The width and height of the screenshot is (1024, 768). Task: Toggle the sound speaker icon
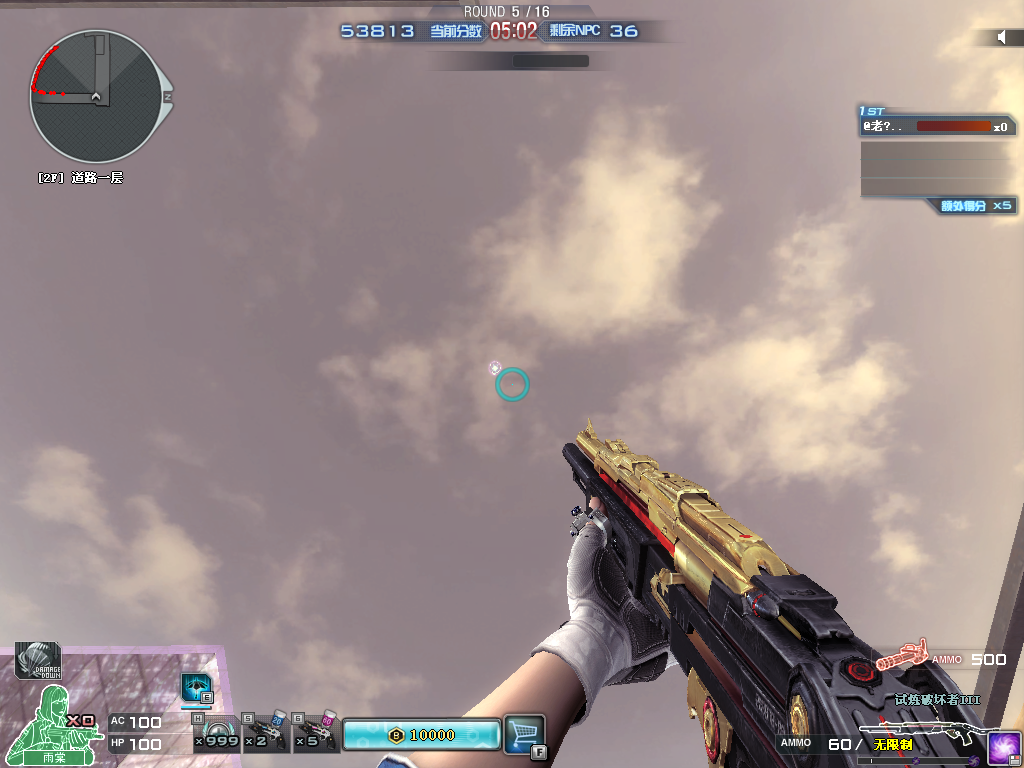click(x=1001, y=37)
